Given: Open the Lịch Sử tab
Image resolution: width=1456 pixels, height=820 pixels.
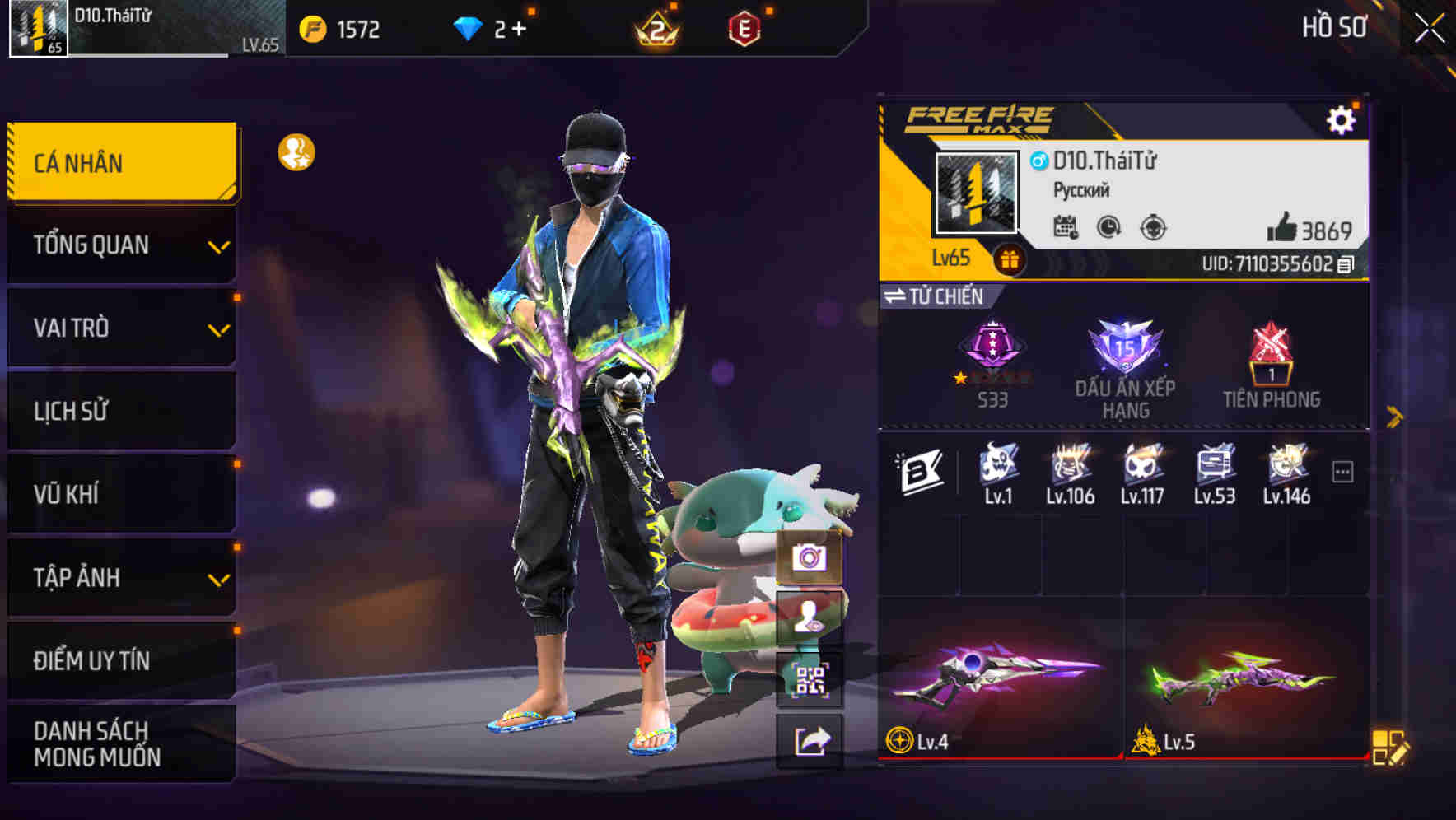Looking at the screenshot, I should 119,411.
